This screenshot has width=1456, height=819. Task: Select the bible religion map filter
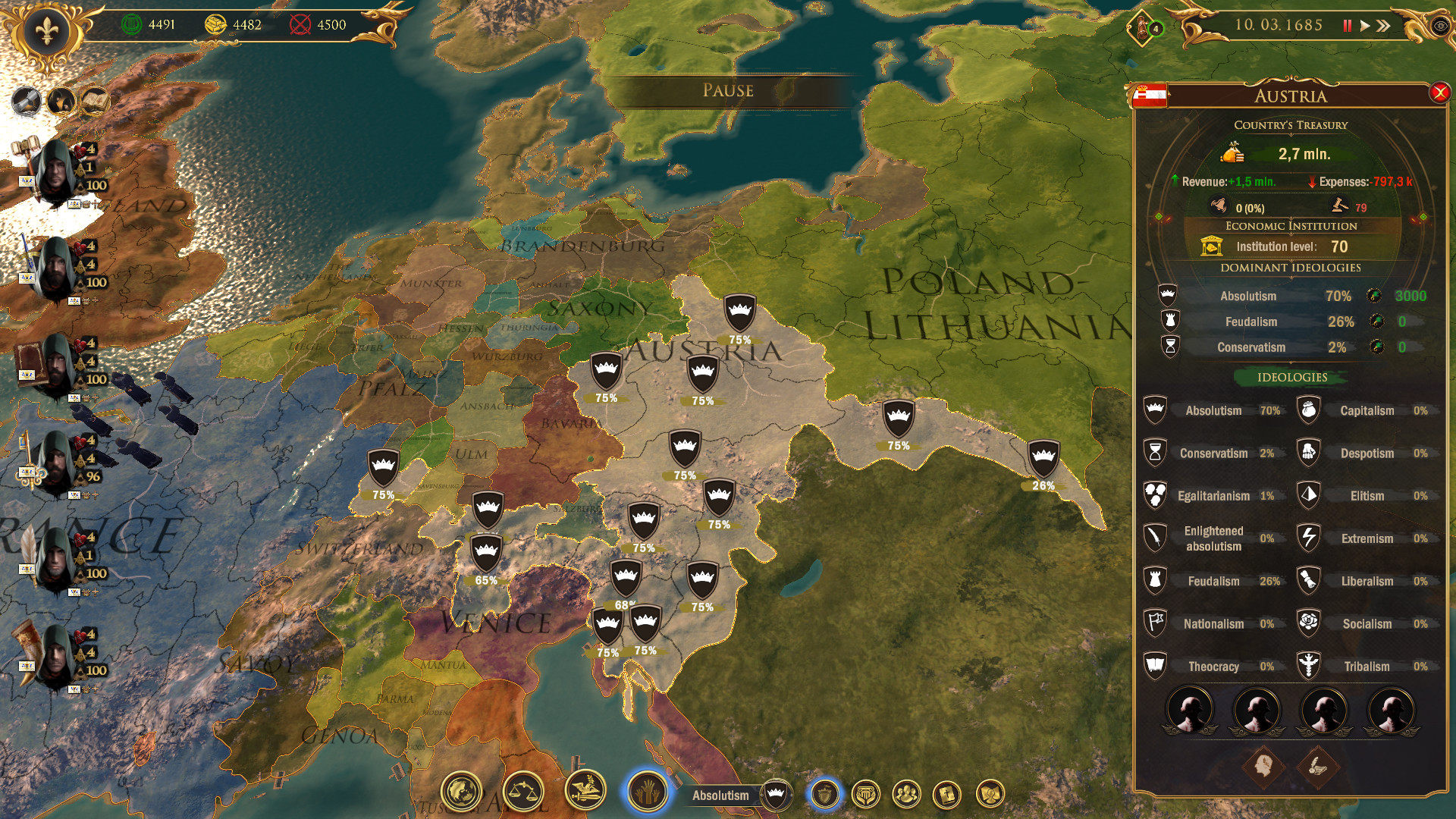(x=947, y=795)
